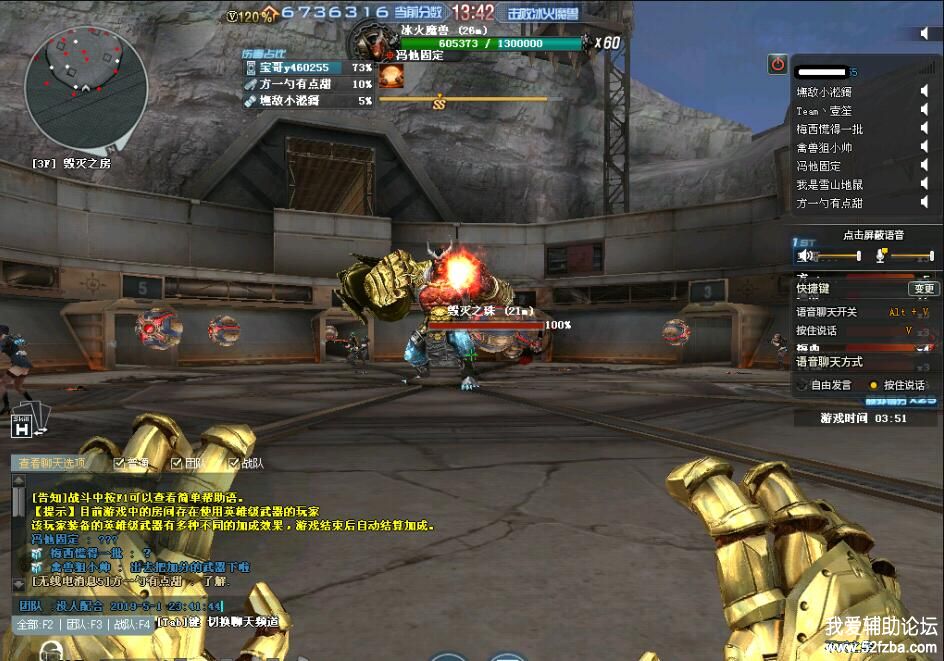Toggle the 团队 chat filter checkbox
The width and height of the screenshot is (944, 661).
176,463
